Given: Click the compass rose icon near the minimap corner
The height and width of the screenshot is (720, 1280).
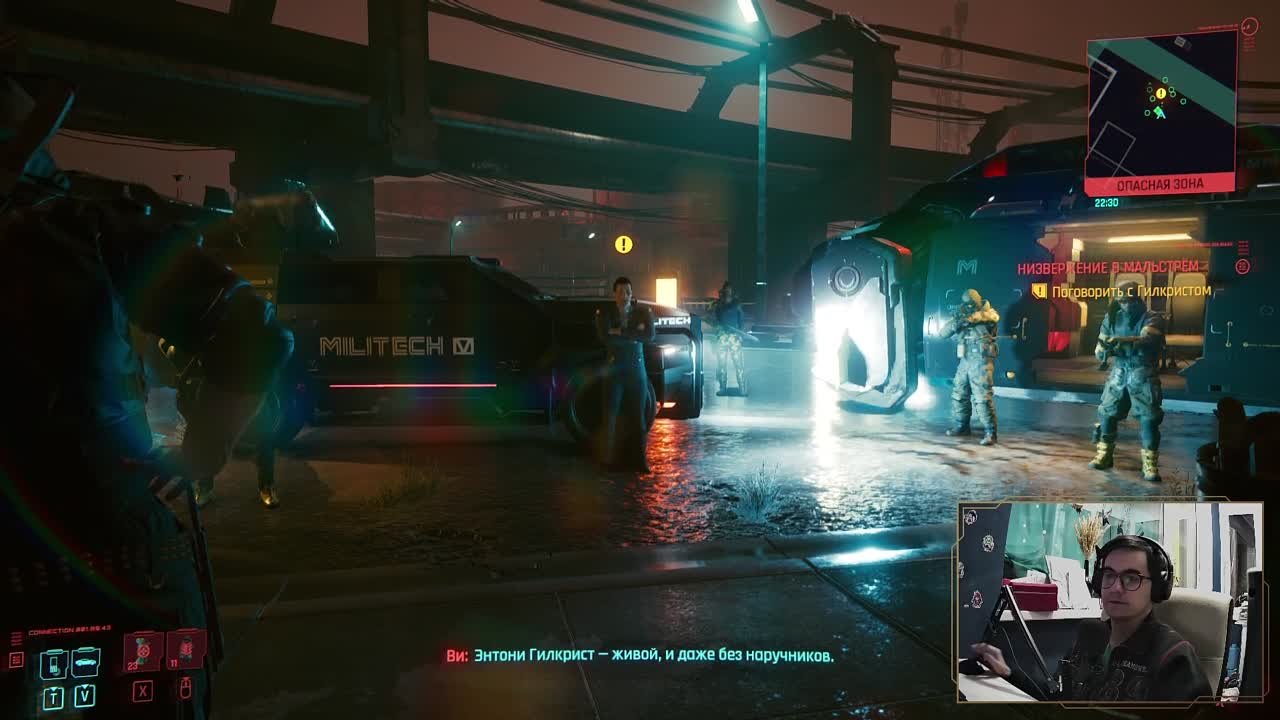Looking at the screenshot, I should click(x=1248, y=26).
